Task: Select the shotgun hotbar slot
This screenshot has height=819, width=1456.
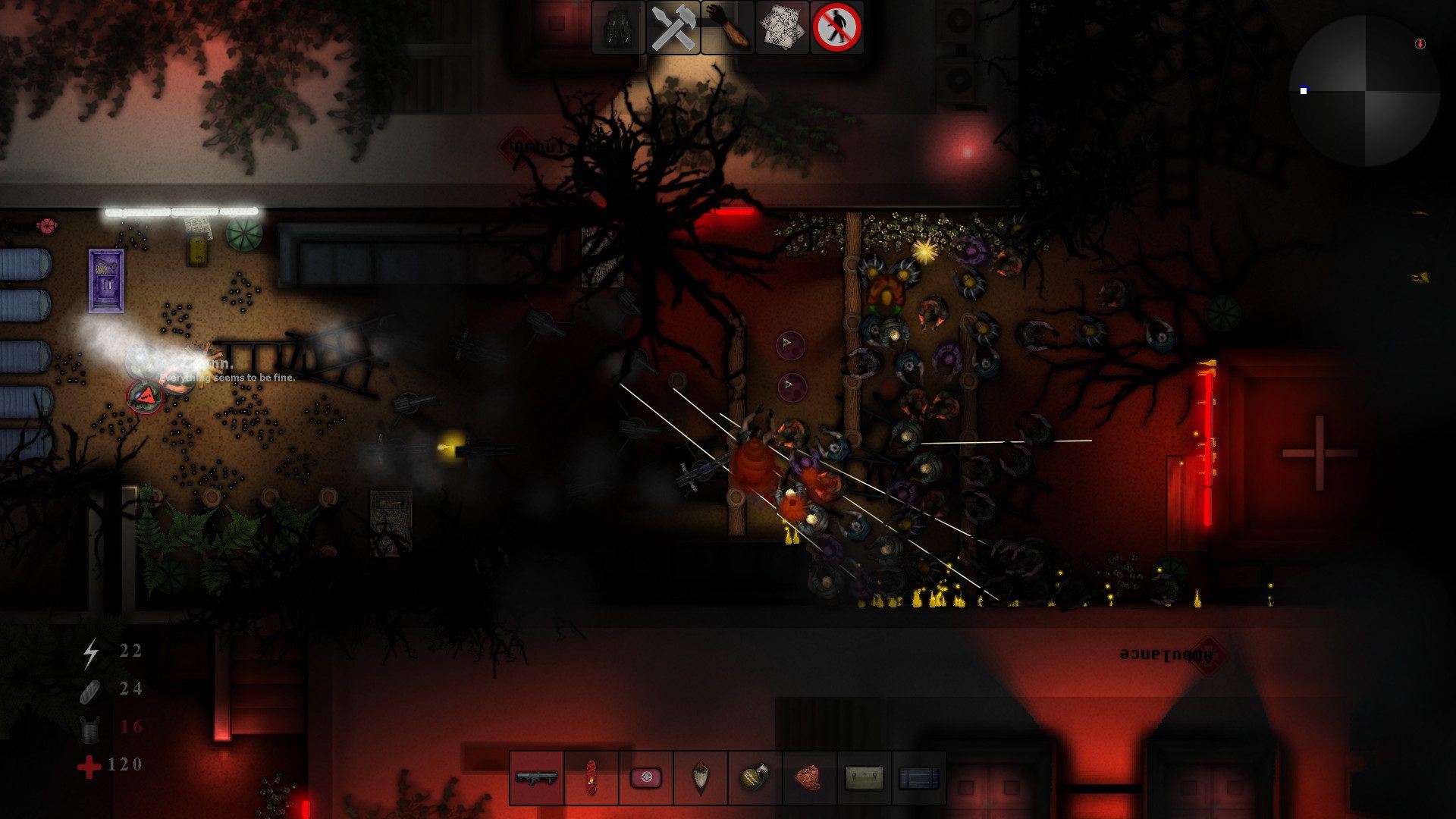Action: pyautogui.click(x=537, y=777)
